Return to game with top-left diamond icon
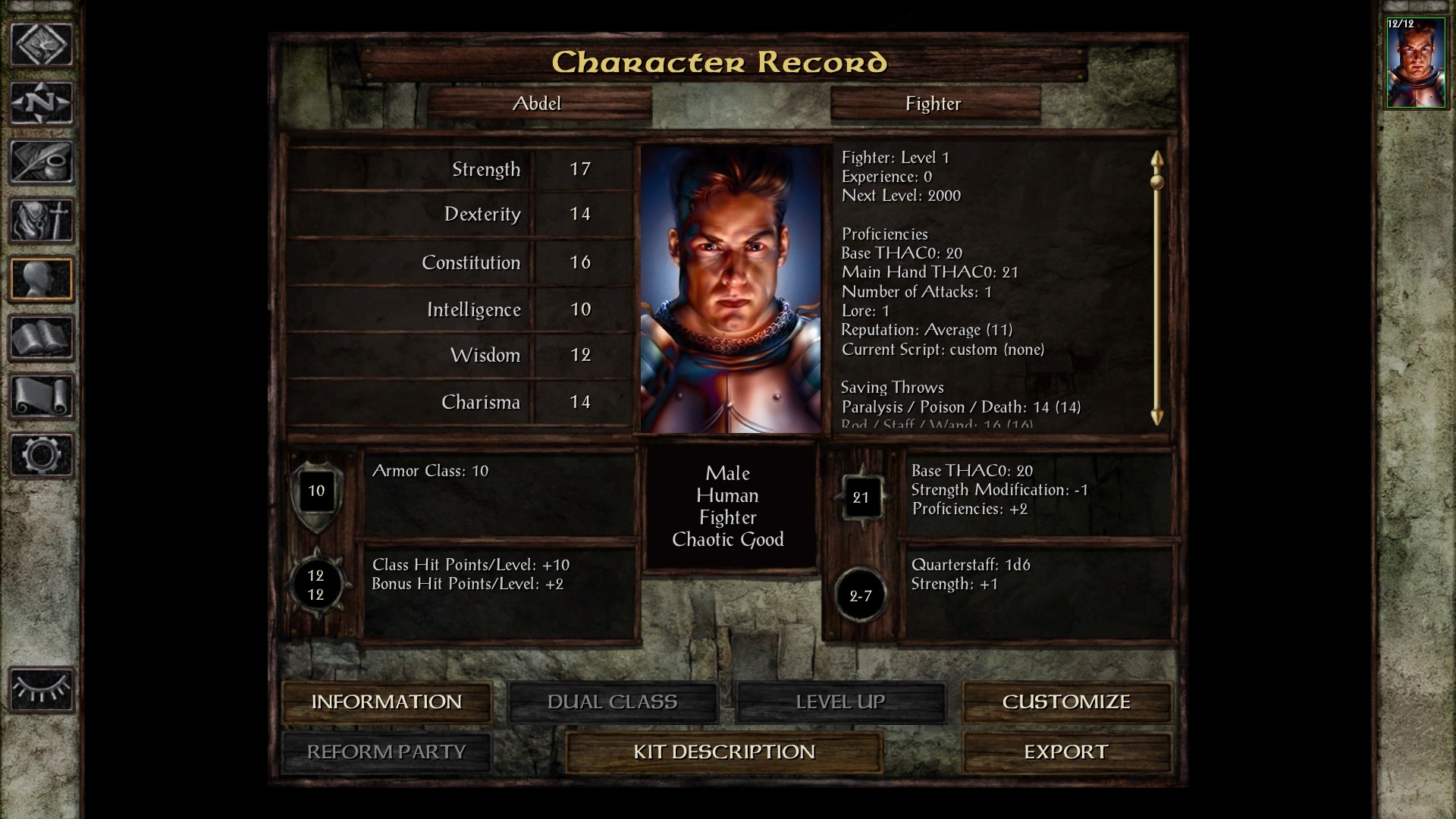 [x=42, y=44]
